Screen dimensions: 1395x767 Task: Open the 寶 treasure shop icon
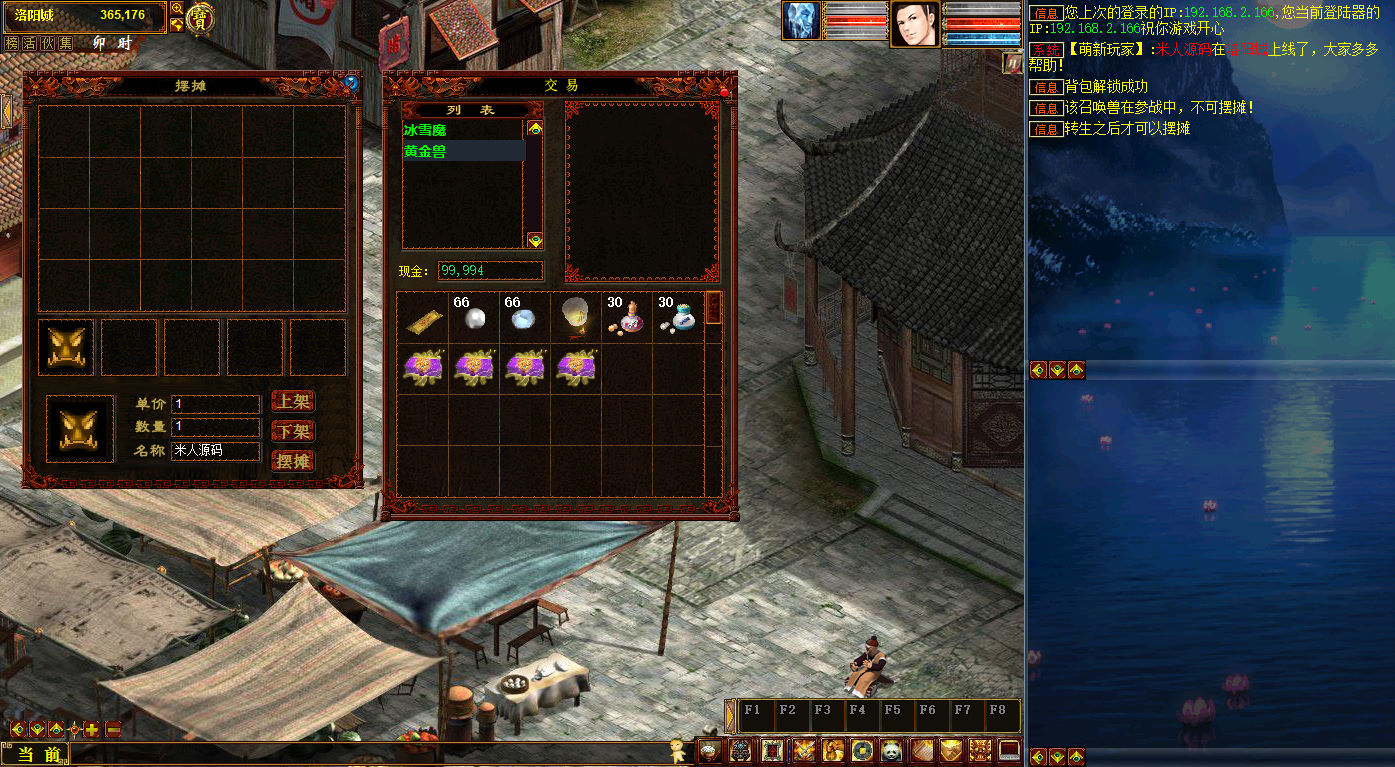pos(200,17)
